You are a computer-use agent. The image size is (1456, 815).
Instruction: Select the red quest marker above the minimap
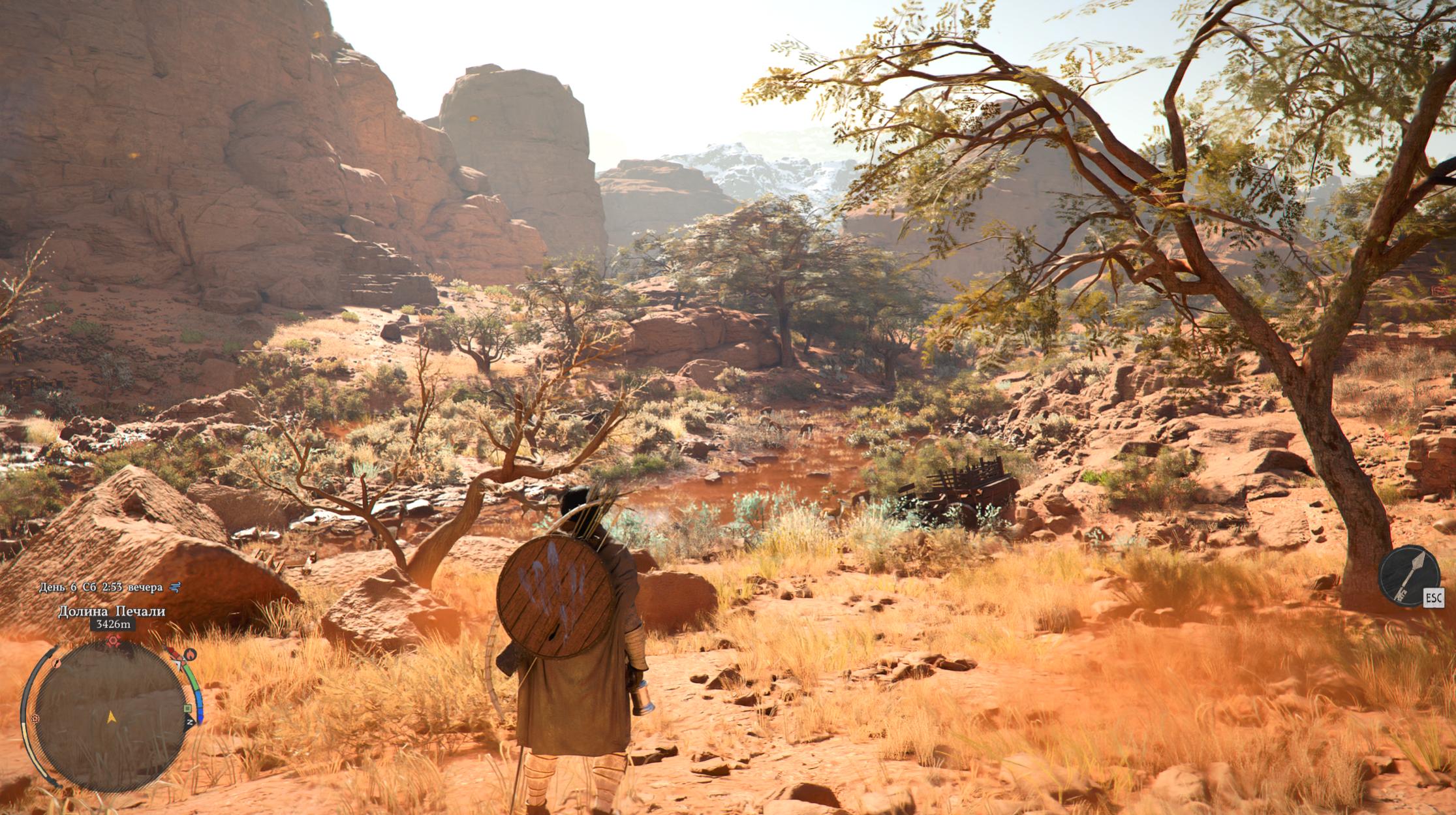(114, 640)
